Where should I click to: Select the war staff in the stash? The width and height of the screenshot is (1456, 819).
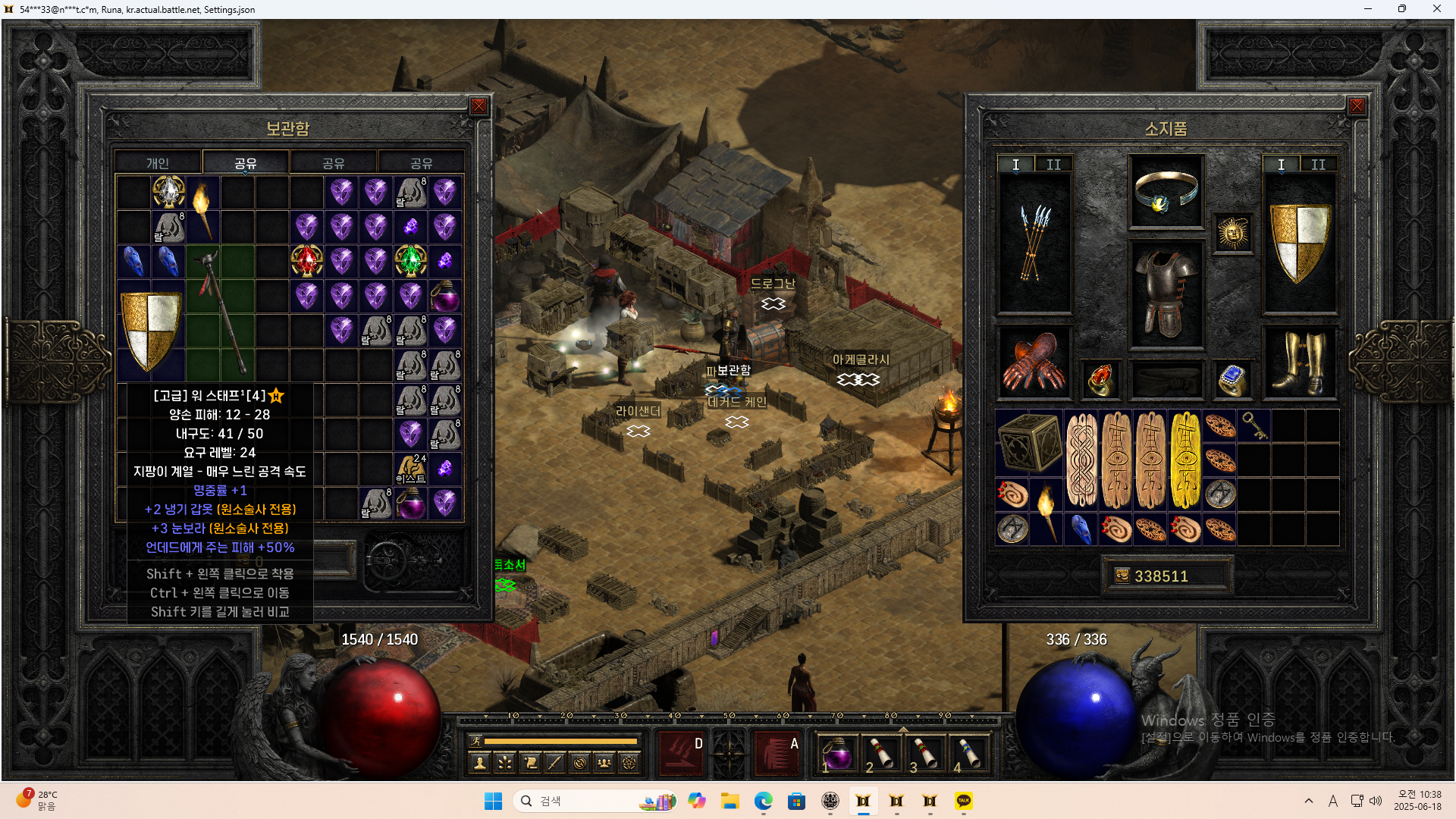point(220,311)
